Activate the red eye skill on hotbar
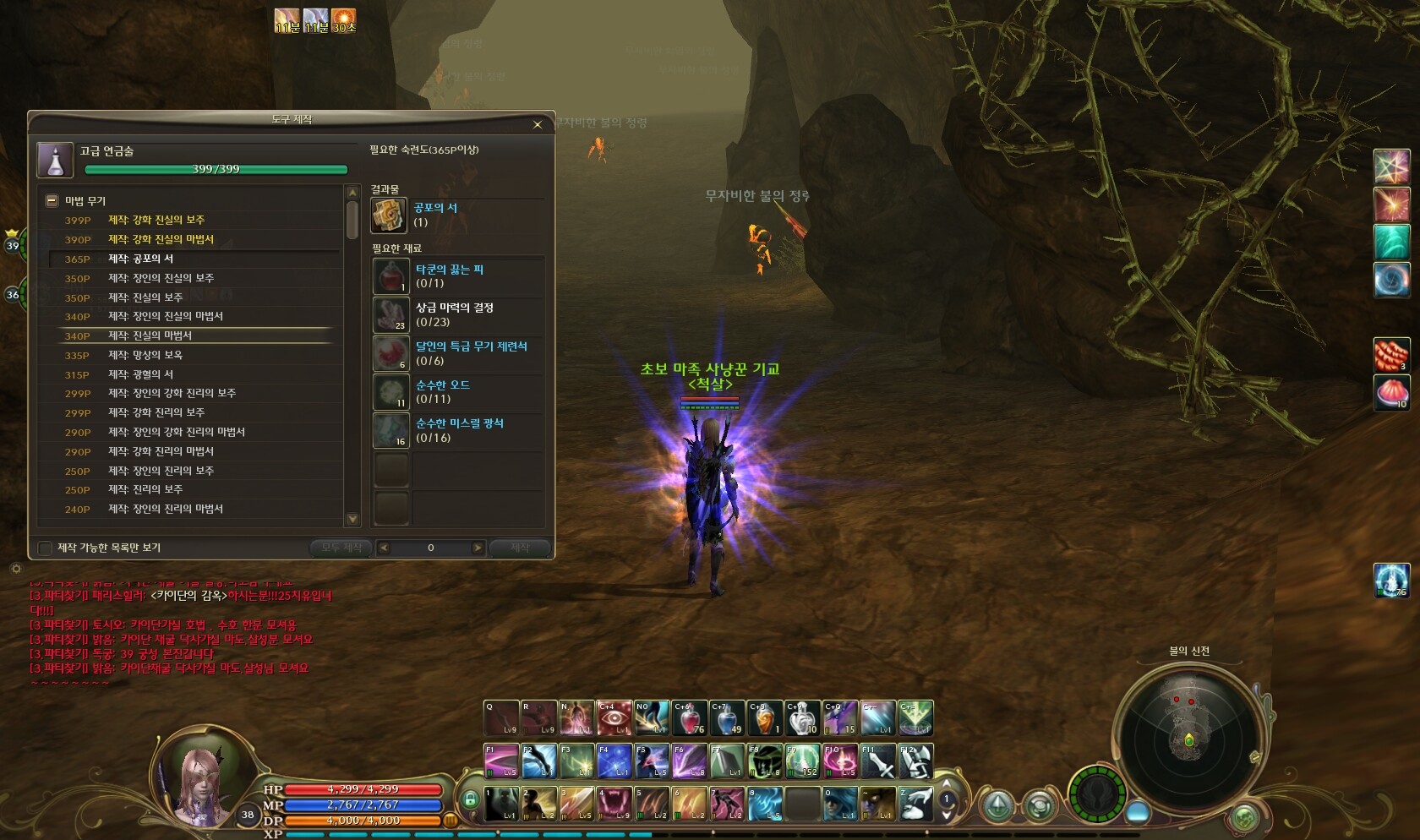1420x840 pixels. 614,718
